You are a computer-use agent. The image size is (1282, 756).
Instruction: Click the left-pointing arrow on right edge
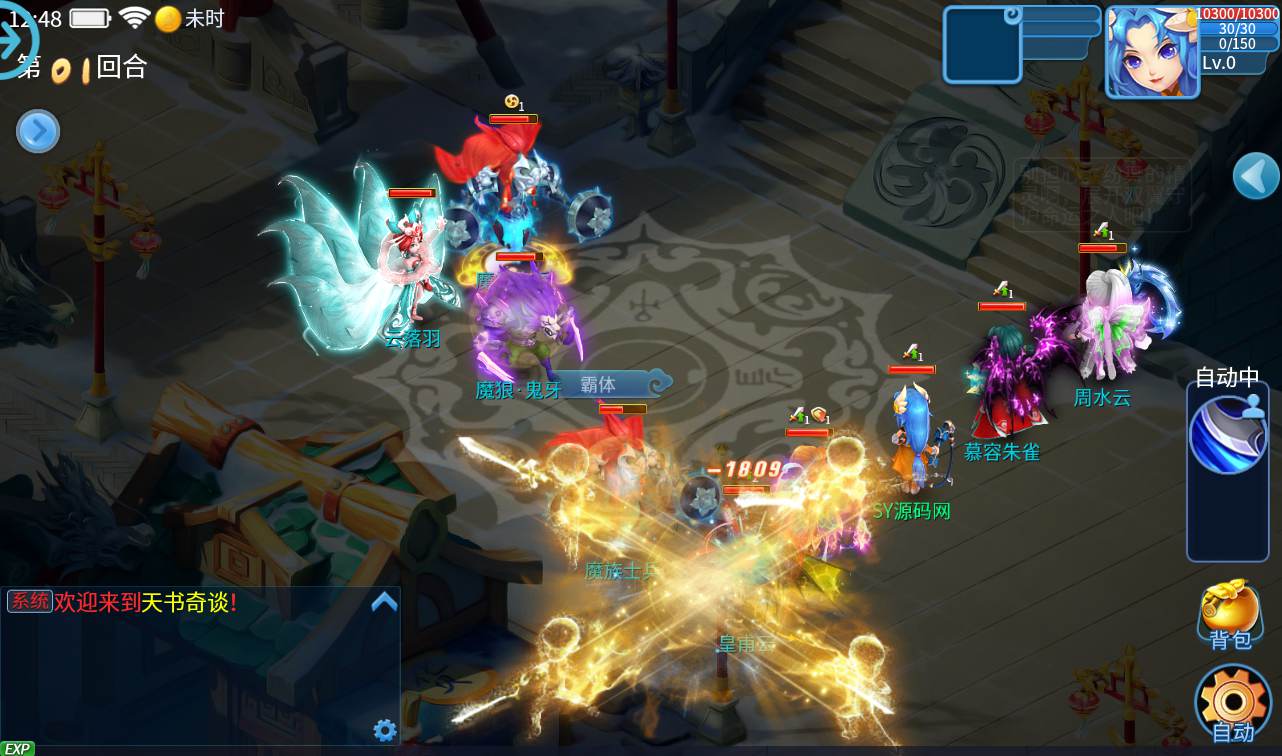(x=1255, y=177)
